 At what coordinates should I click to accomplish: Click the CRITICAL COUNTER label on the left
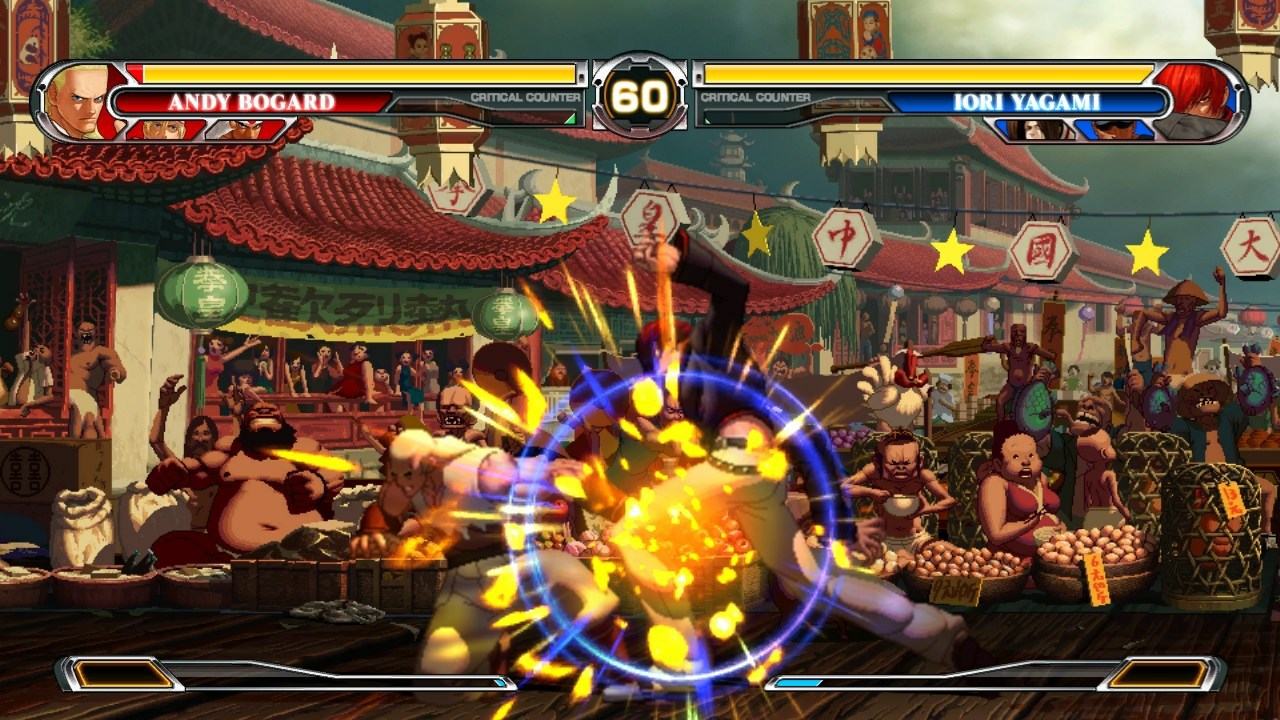[525, 97]
